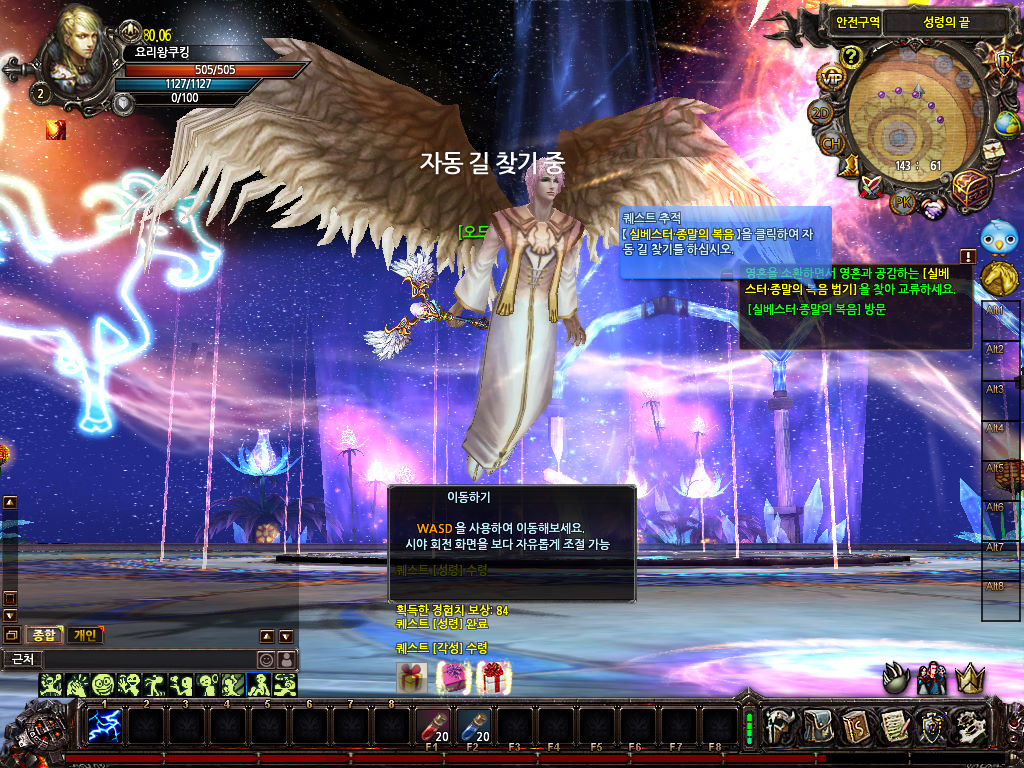The width and height of the screenshot is (1024, 768).
Task: Open the VIP button by minimap
Action: click(831, 77)
